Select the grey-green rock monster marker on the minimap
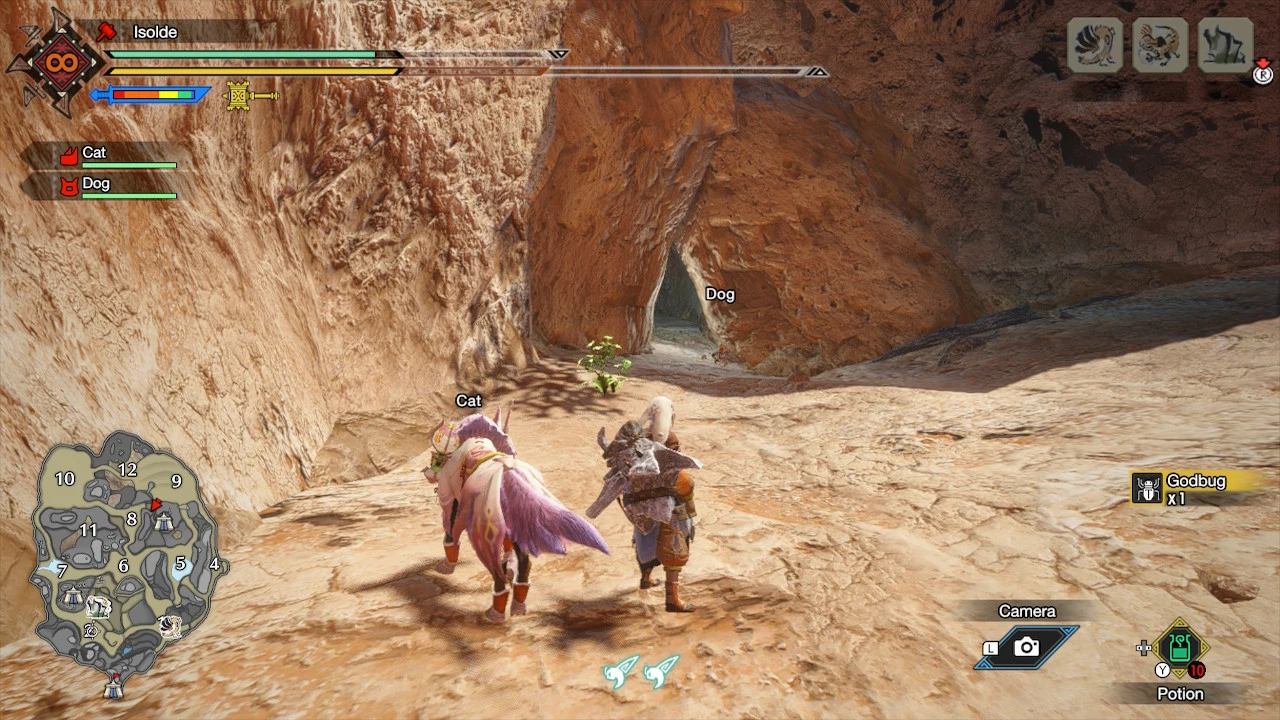This screenshot has width=1280, height=720. (x=98, y=606)
